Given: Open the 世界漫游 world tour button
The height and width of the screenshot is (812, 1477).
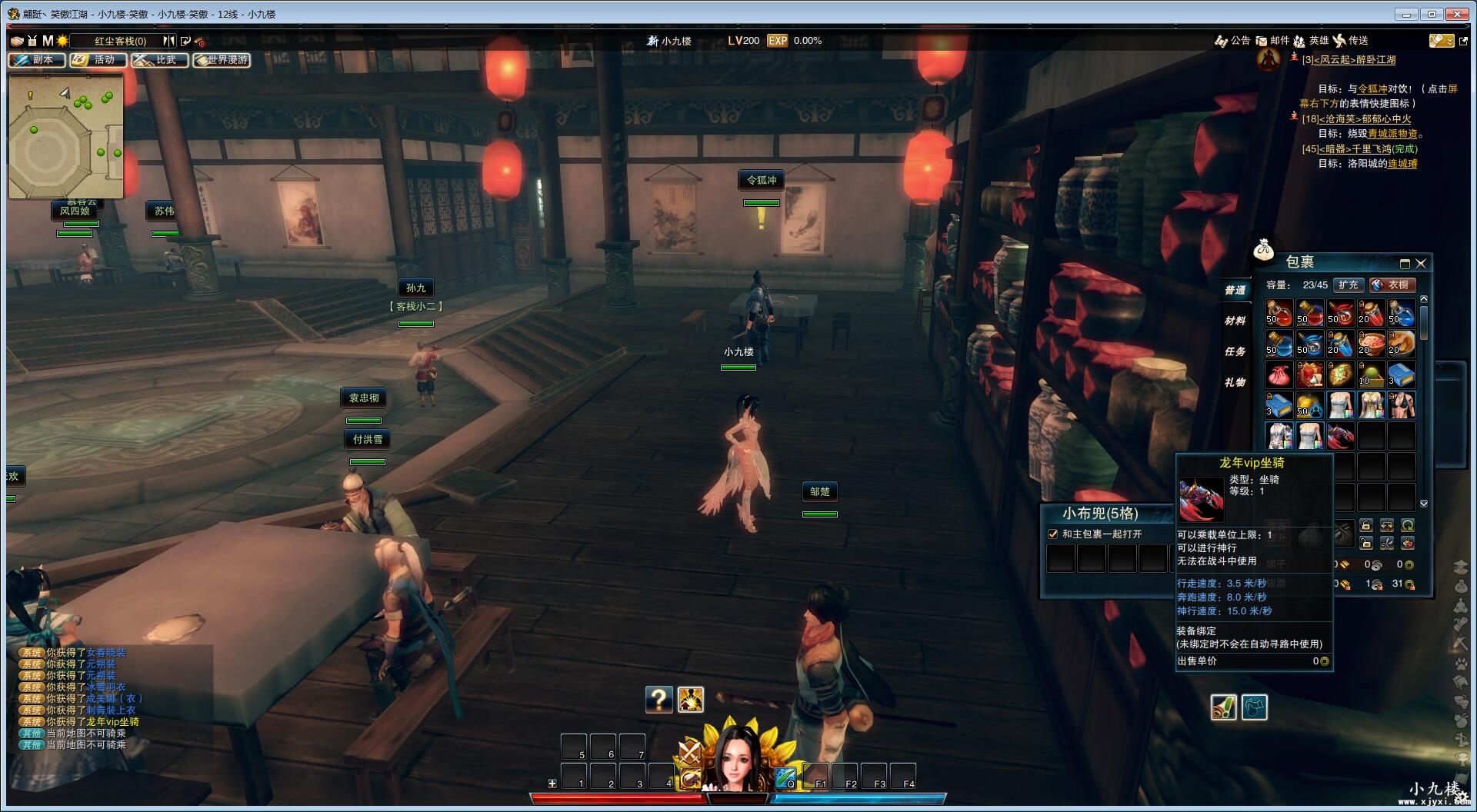Looking at the screenshot, I should pyautogui.click(x=222, y=60).
